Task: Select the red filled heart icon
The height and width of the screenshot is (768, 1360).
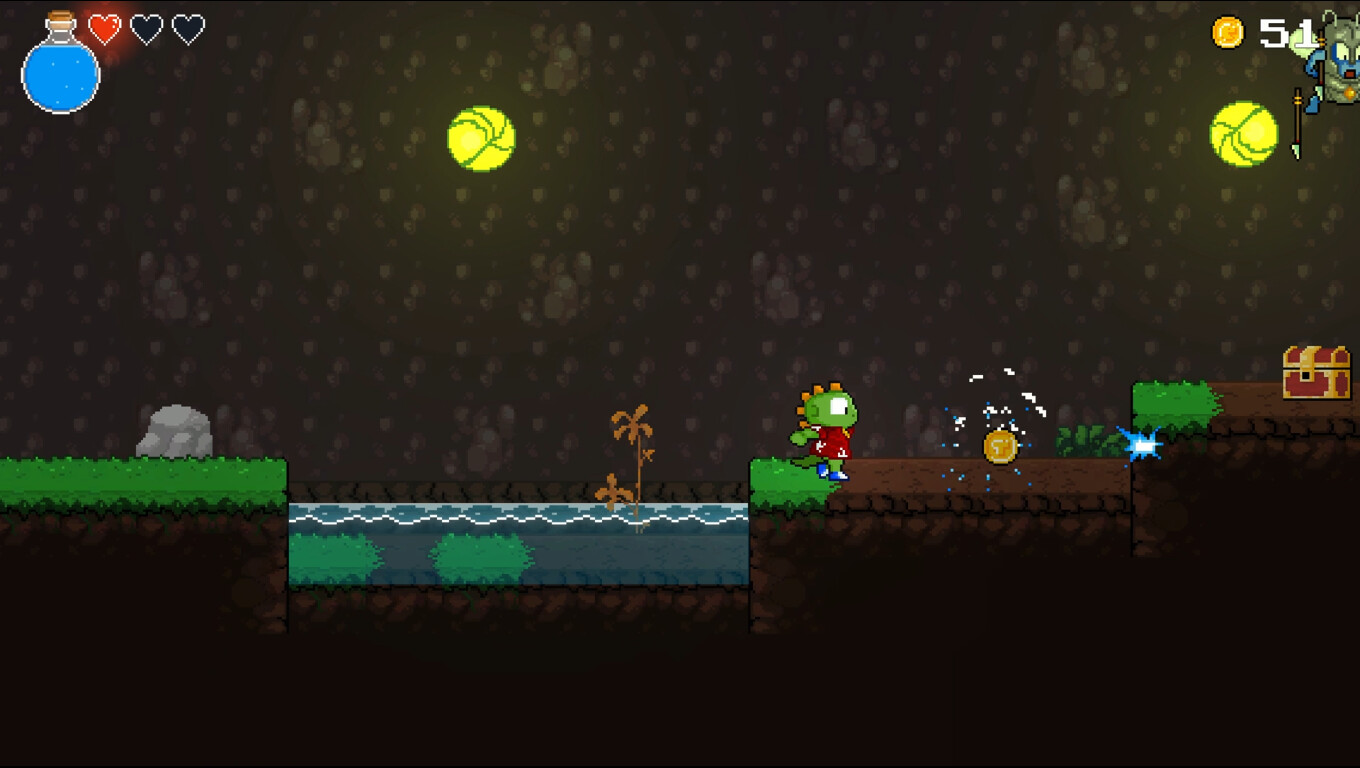Action: tap(103, 27)
